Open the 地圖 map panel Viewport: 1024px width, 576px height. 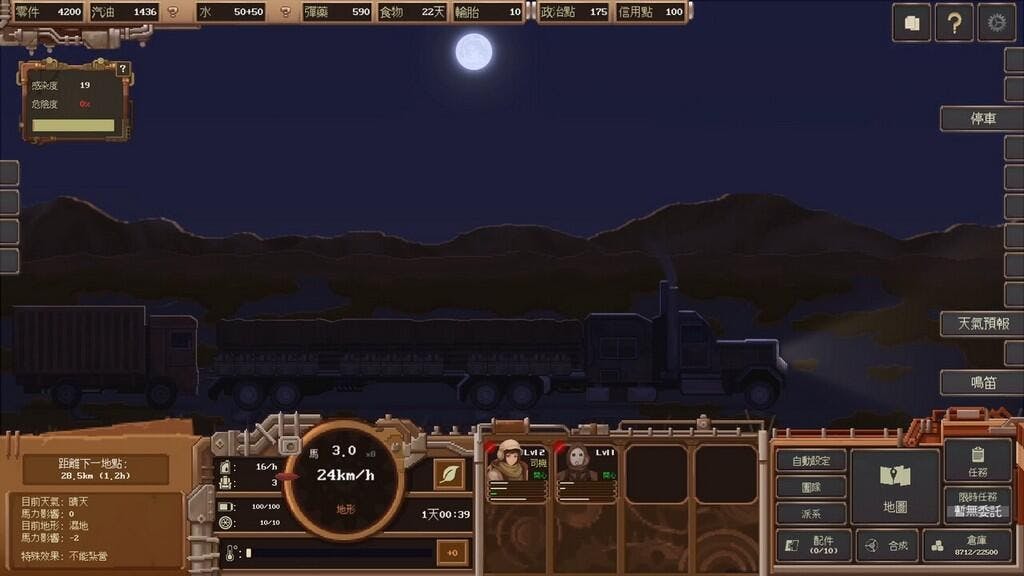click(895, 485)
